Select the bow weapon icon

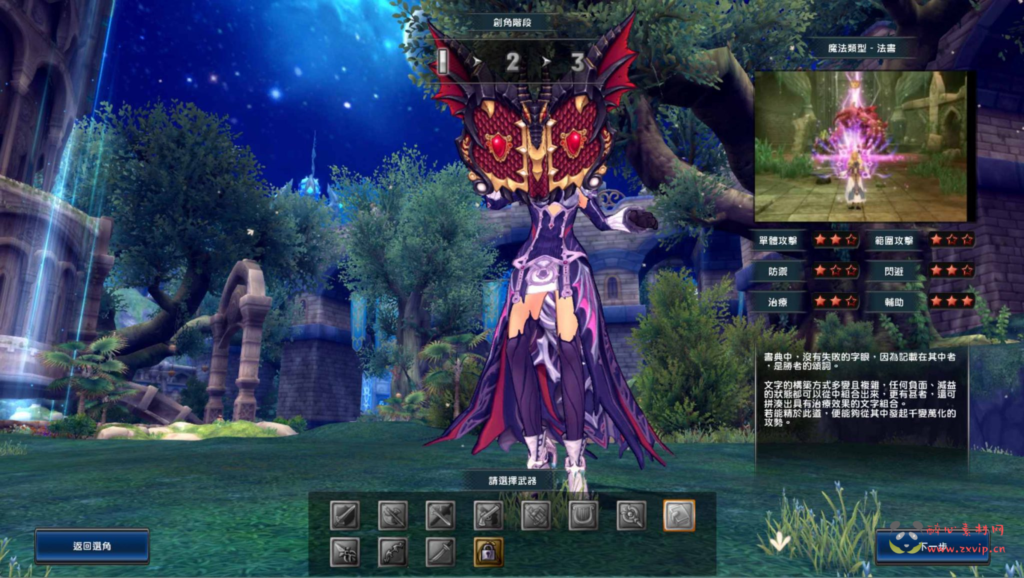[x=392, y=551]
